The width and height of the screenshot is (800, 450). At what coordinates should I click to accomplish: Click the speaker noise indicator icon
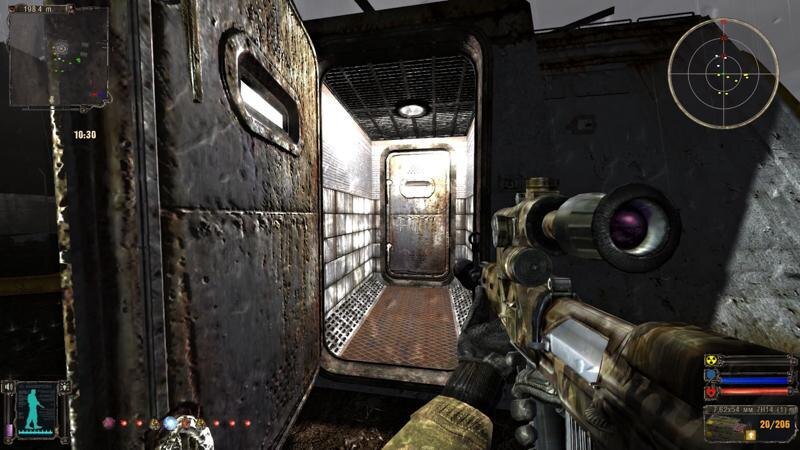[x=9, y=386]
